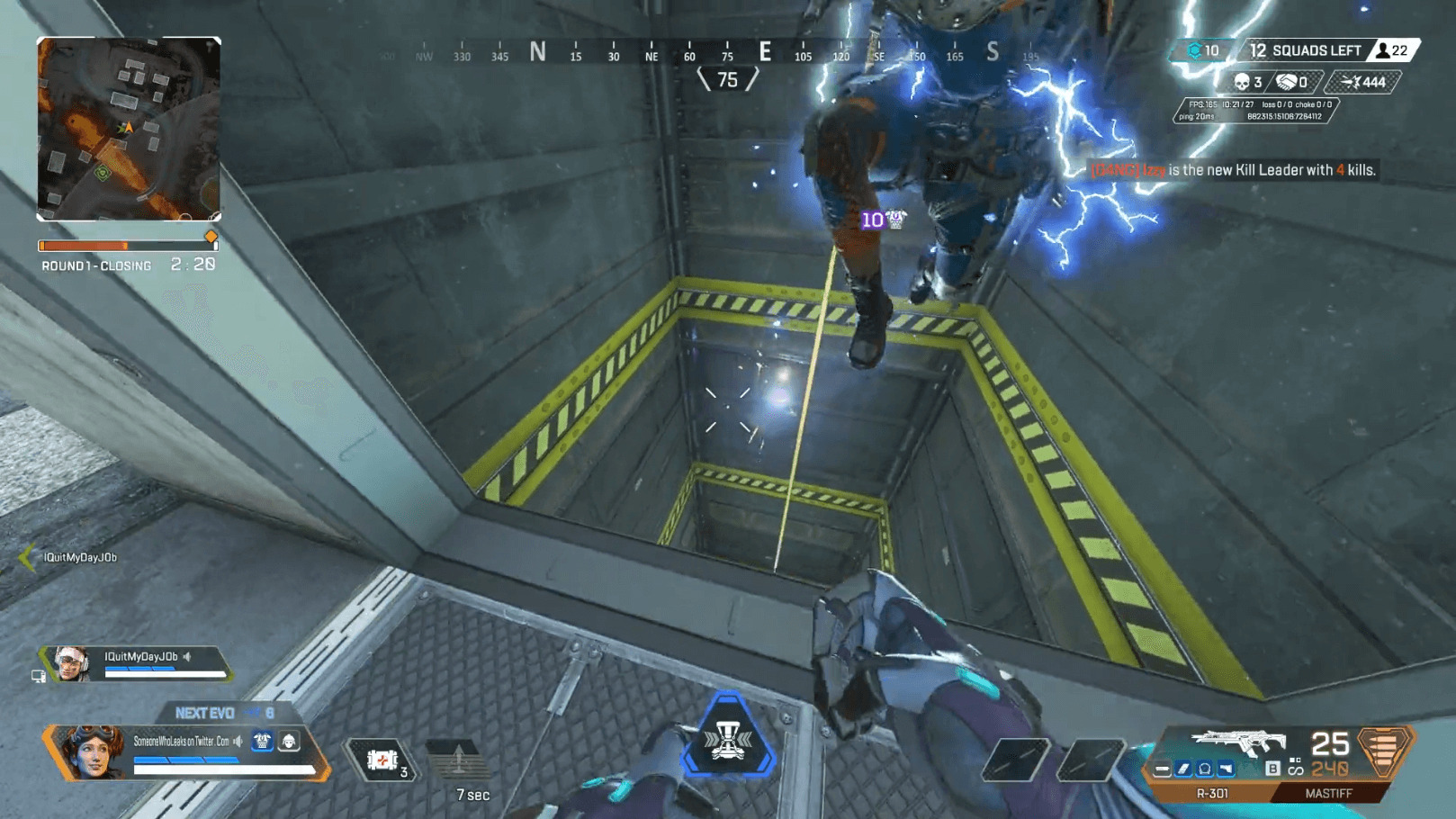Click the helmet icon beside your name
Image resolution: width=1456 pixels, height=819 pixels.
coord(289,741)
